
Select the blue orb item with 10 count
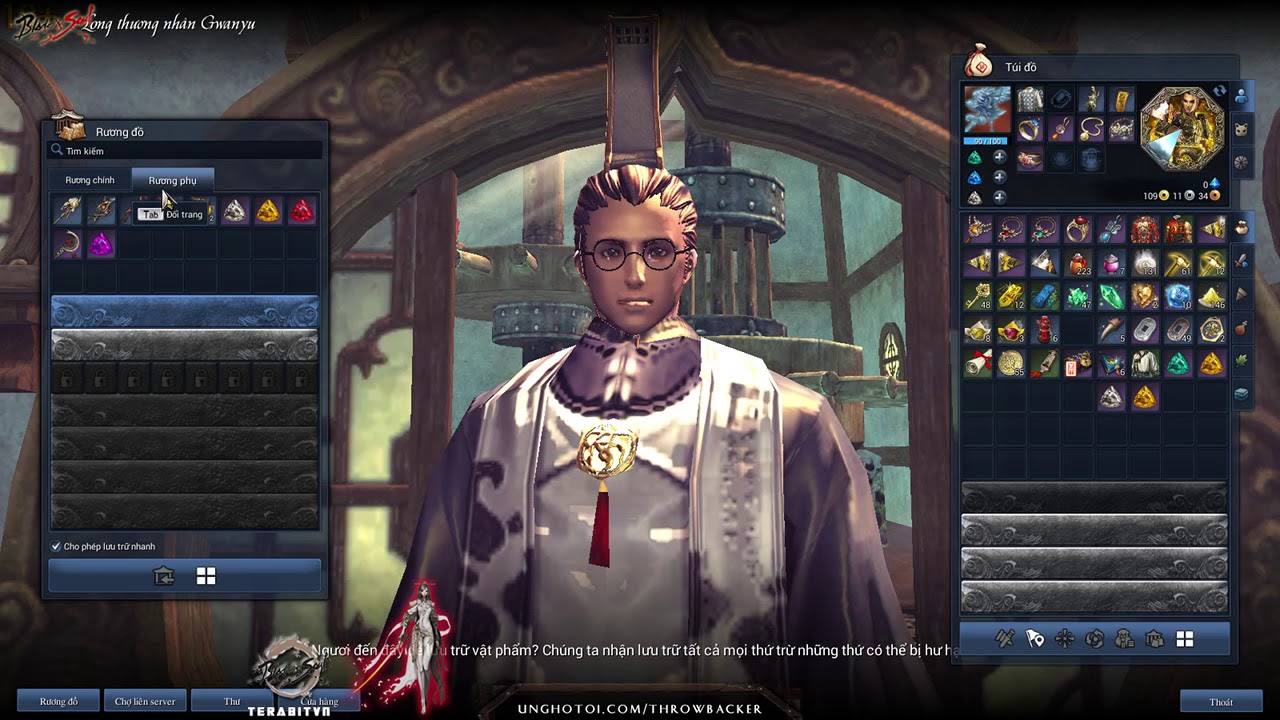1178,297
